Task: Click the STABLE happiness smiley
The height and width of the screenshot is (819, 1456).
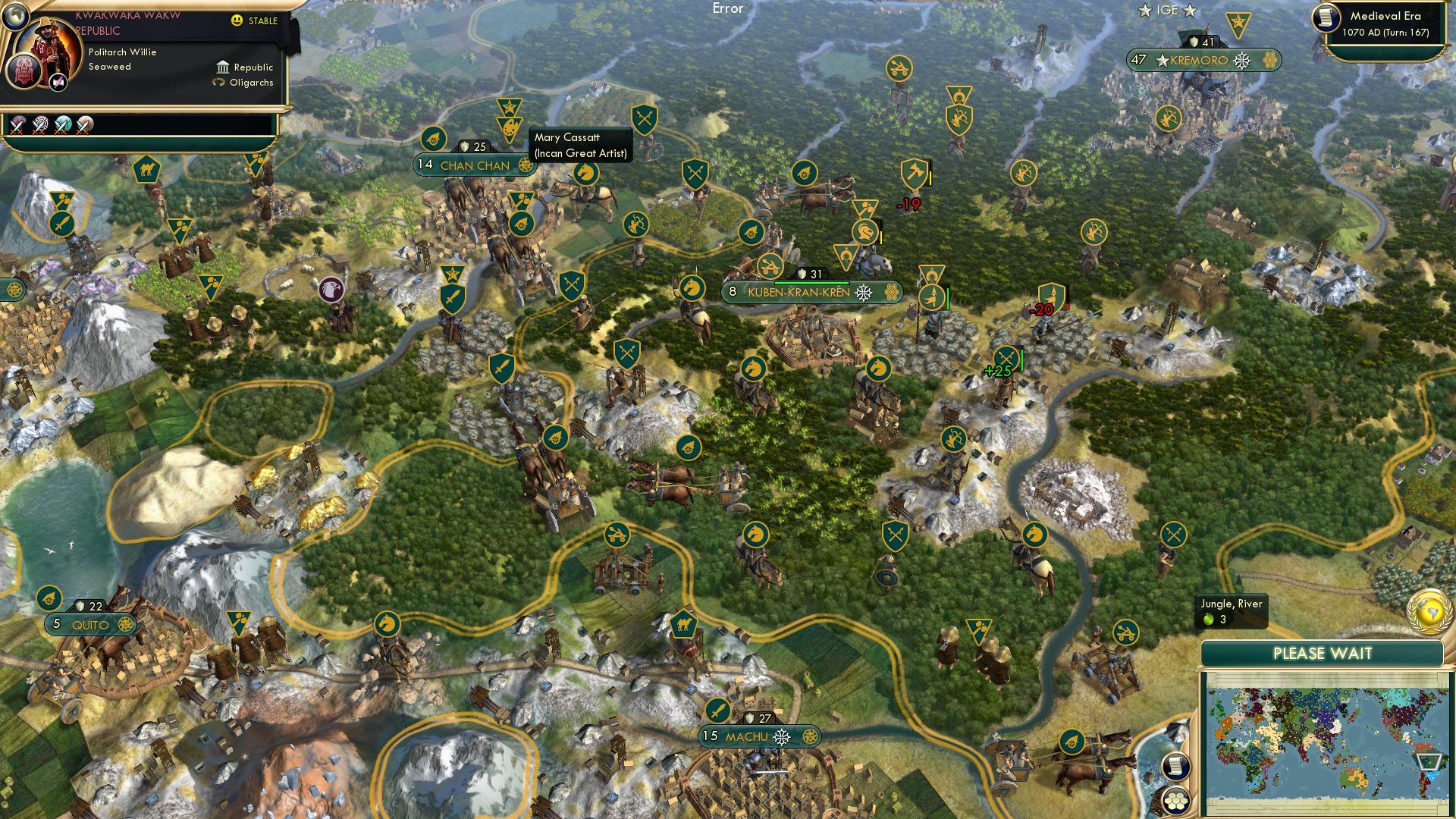Action: 237,21
